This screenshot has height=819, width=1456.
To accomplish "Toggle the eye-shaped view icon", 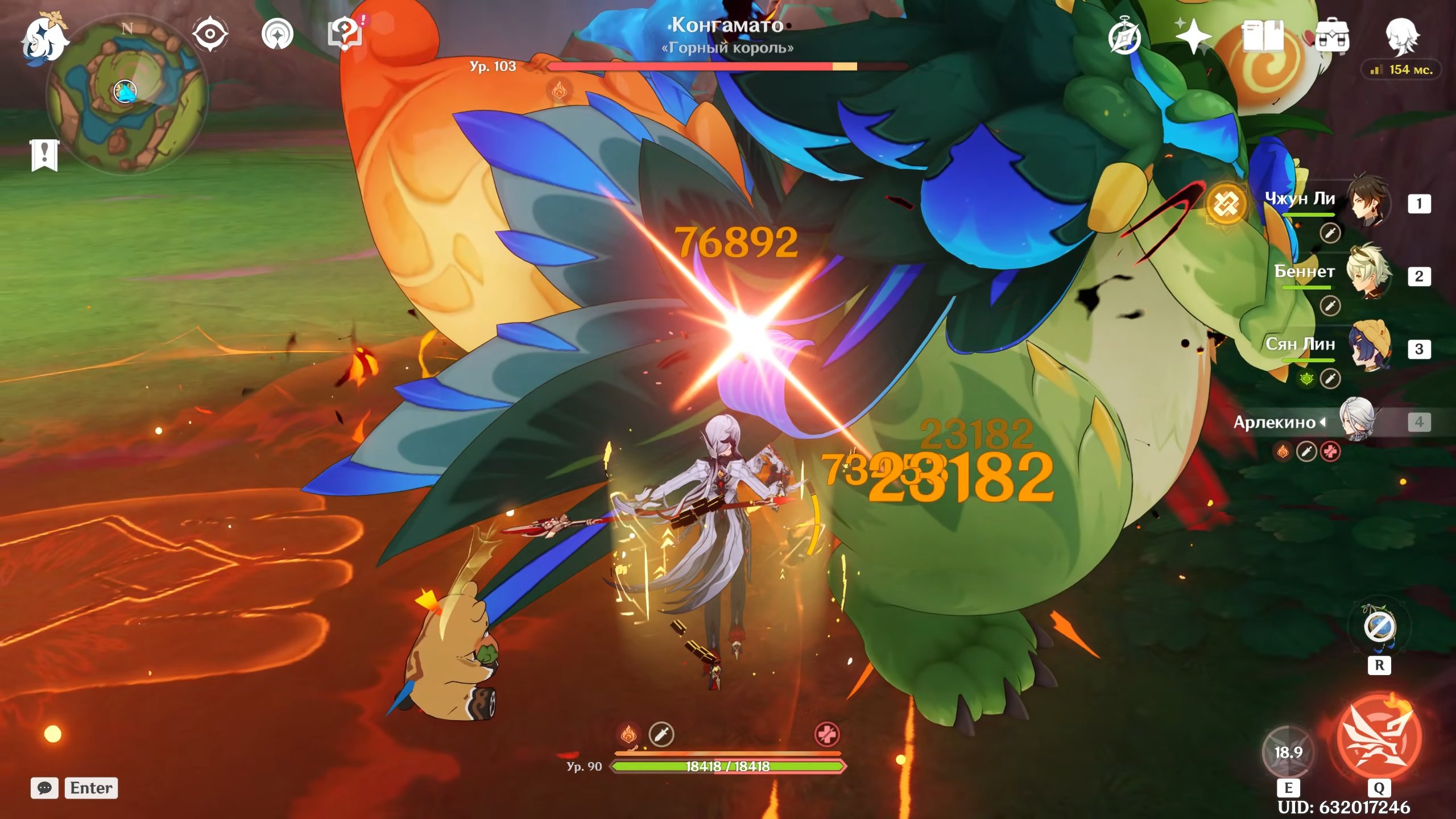I will click(210, 34).
